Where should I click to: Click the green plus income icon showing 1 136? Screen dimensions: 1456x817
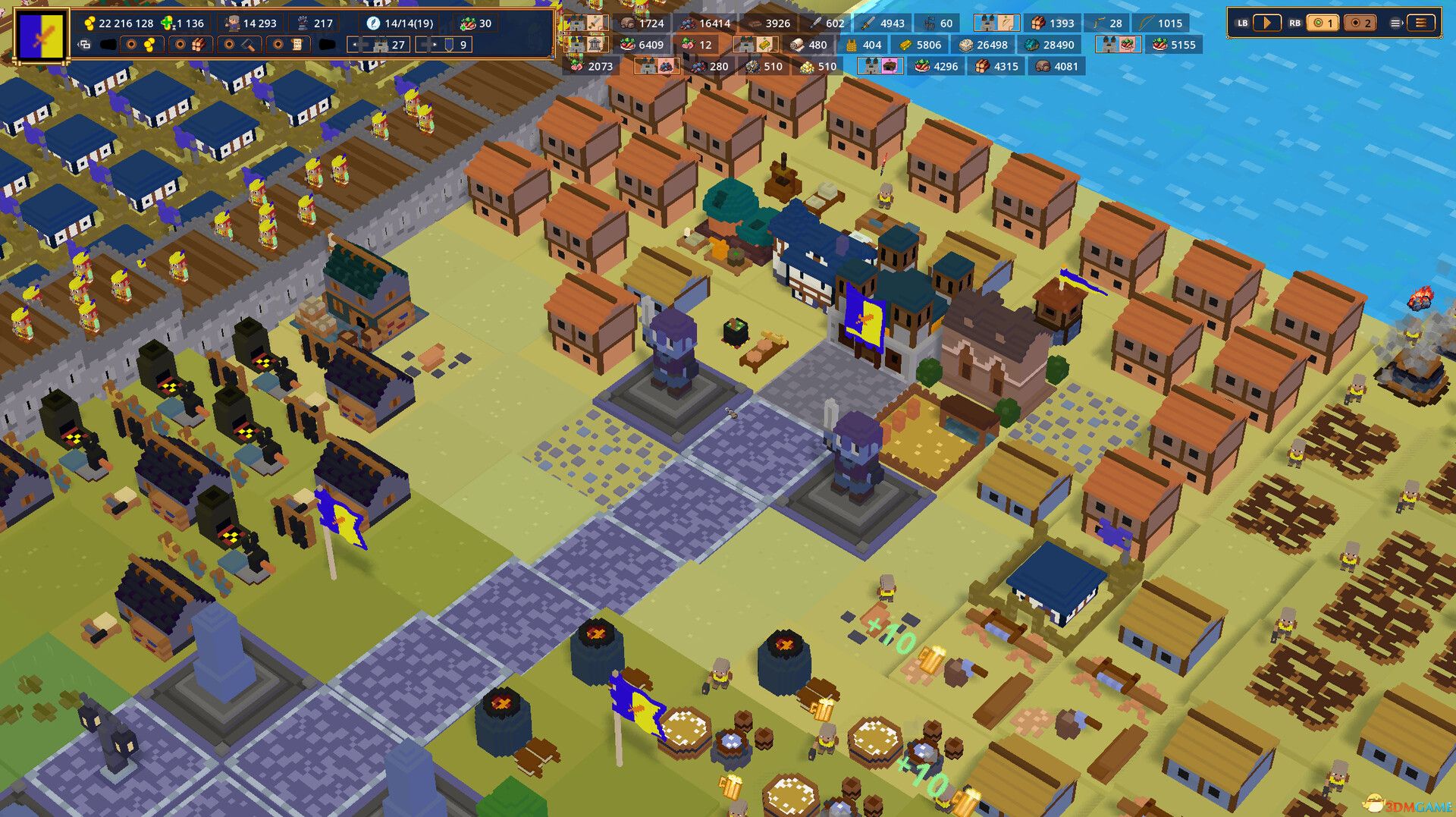(x=167, y=24)
